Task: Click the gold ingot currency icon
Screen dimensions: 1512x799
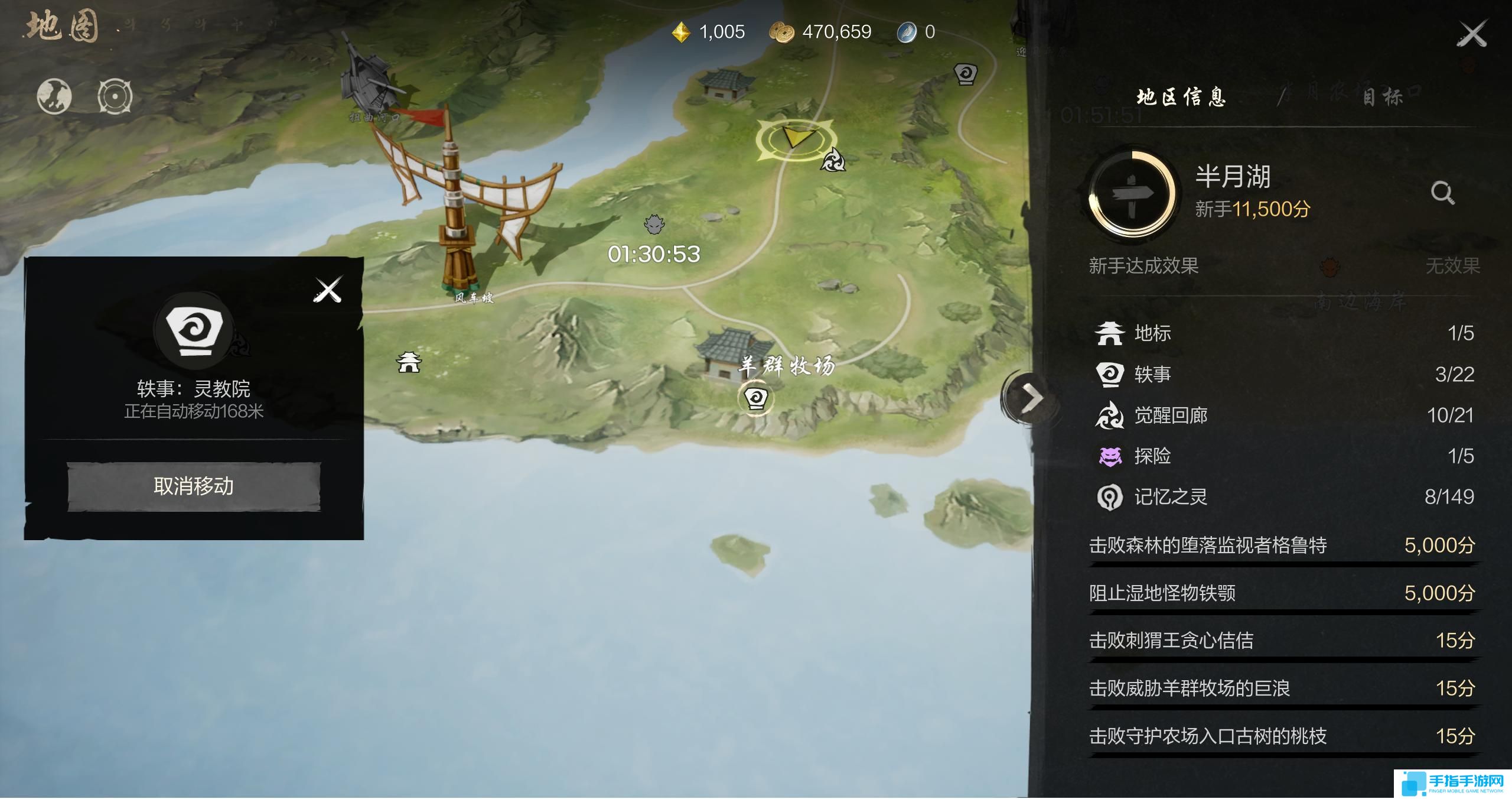Action: click(x=680, y=31)
